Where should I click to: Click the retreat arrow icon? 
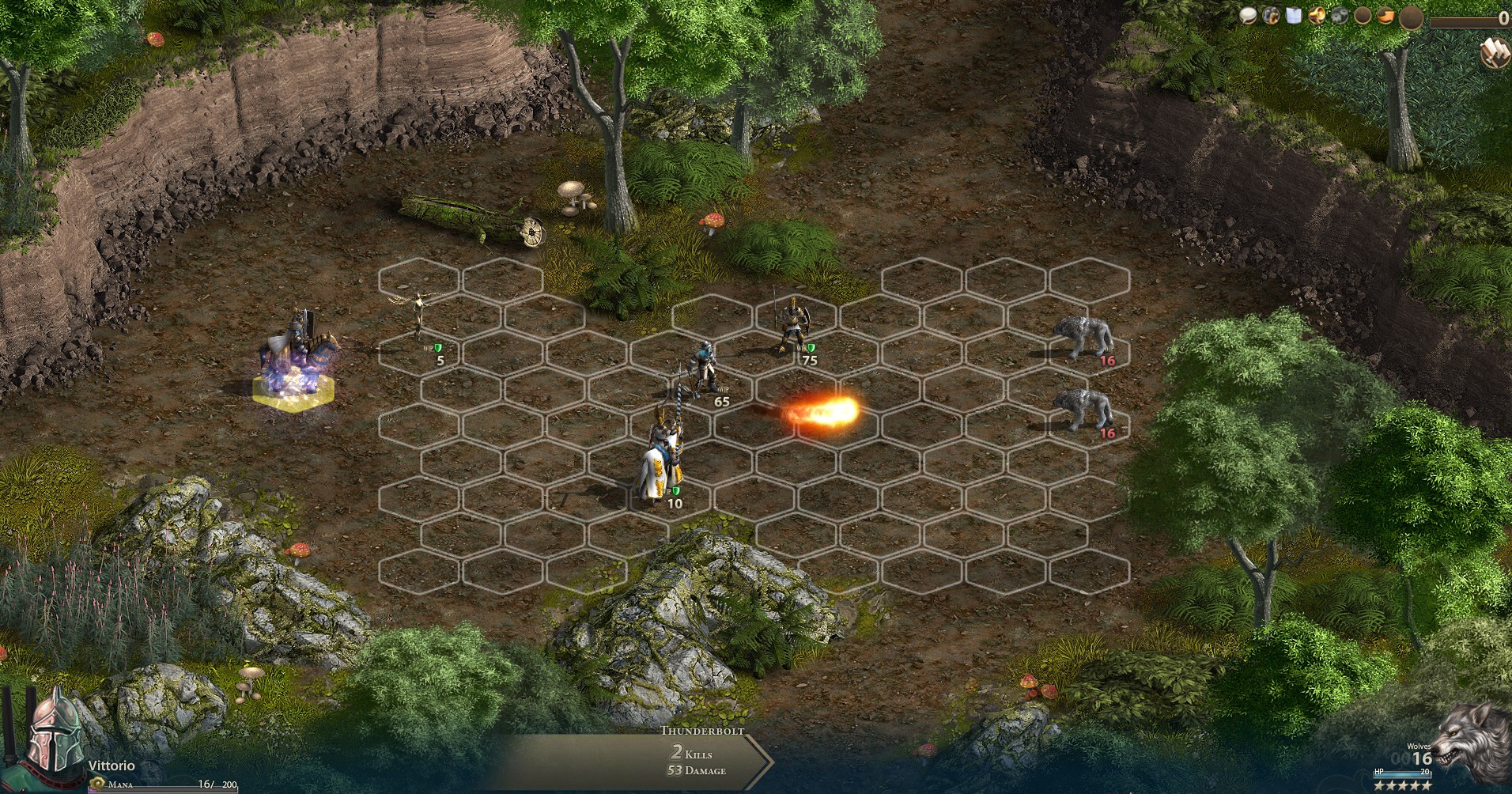point(1385,13)
